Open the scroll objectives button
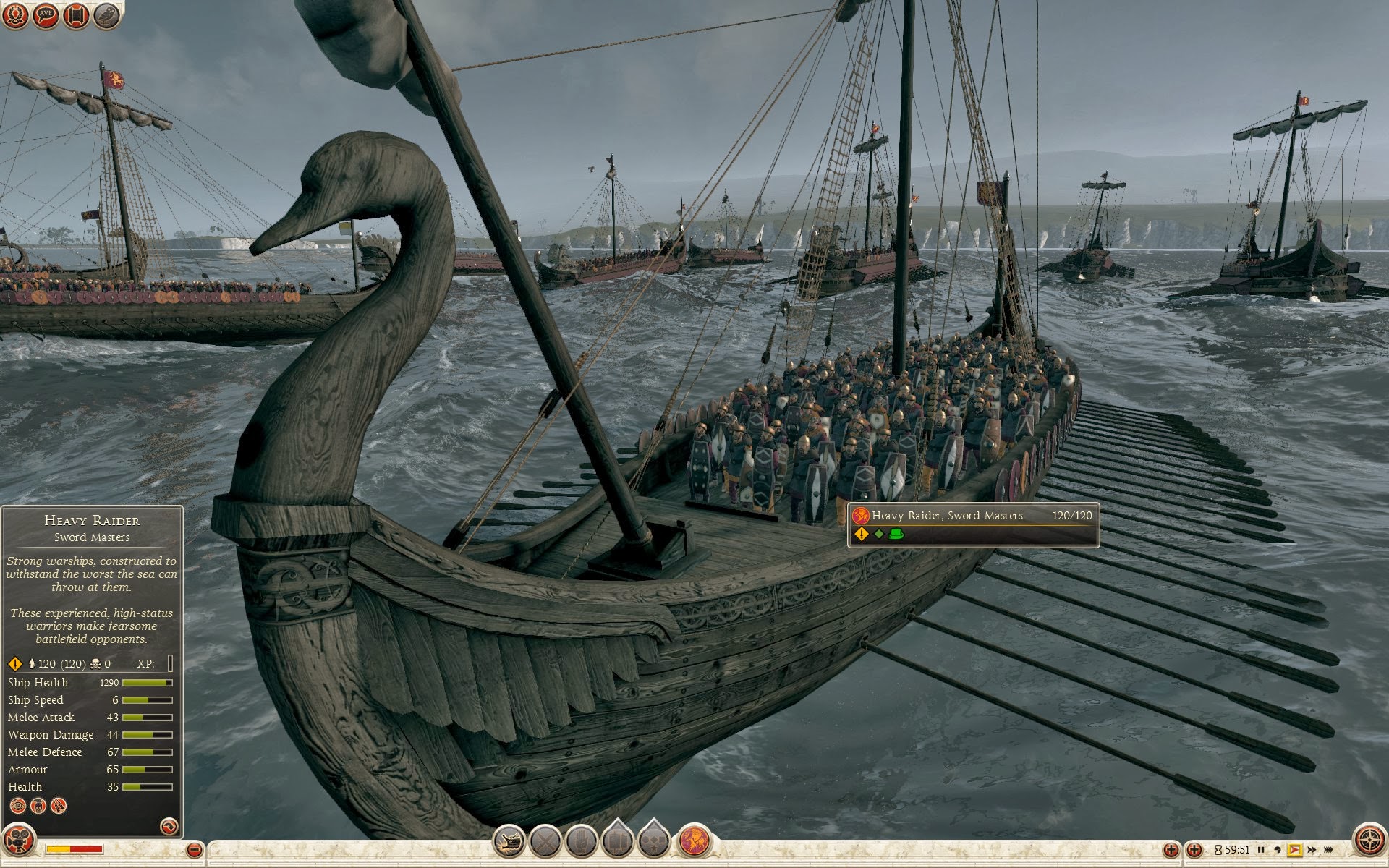The width and height of the screenshot is (1389, 868). click(x=77, y=15)
